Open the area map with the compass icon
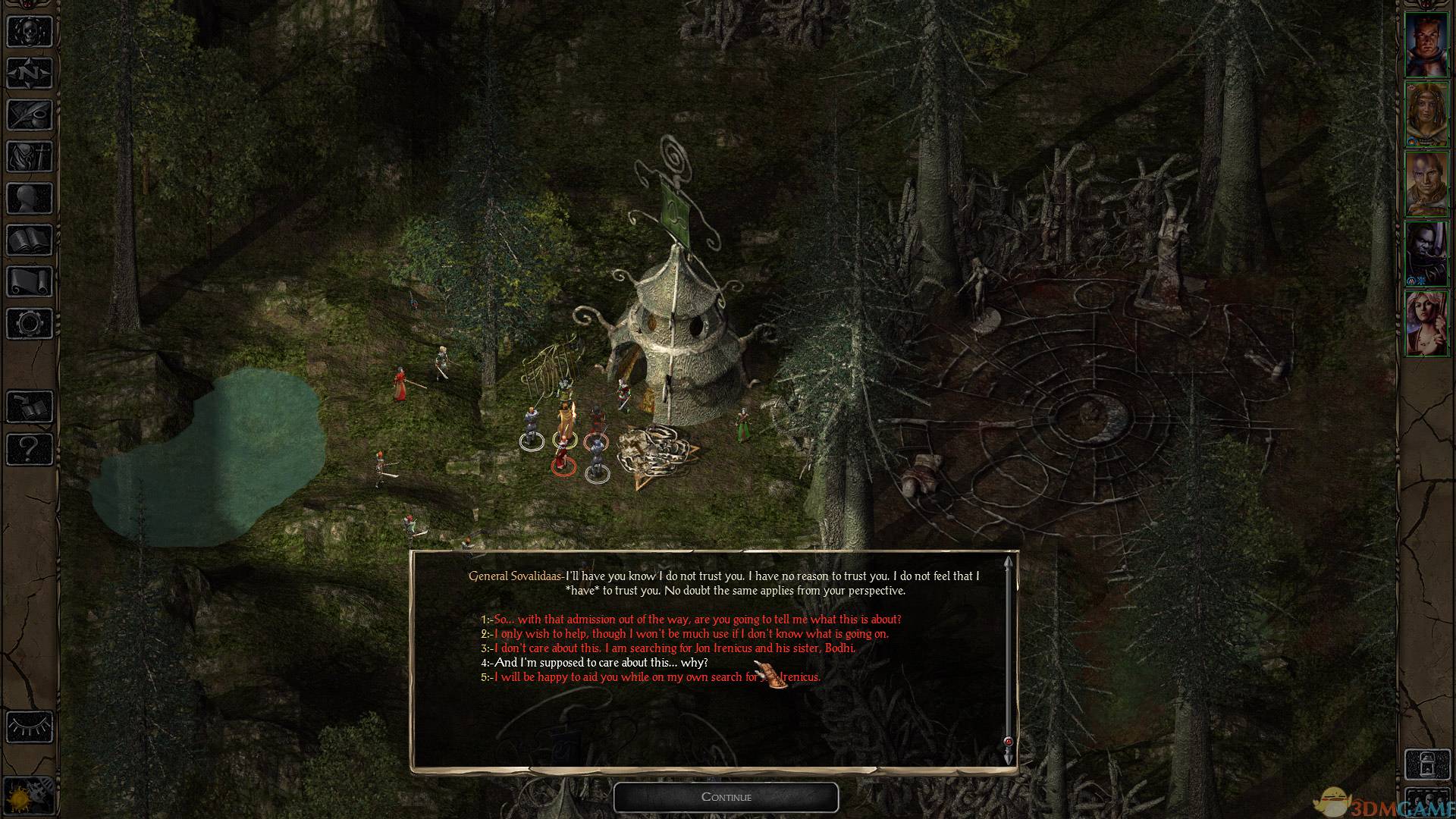1456x819 pixels. click(30, 73)
